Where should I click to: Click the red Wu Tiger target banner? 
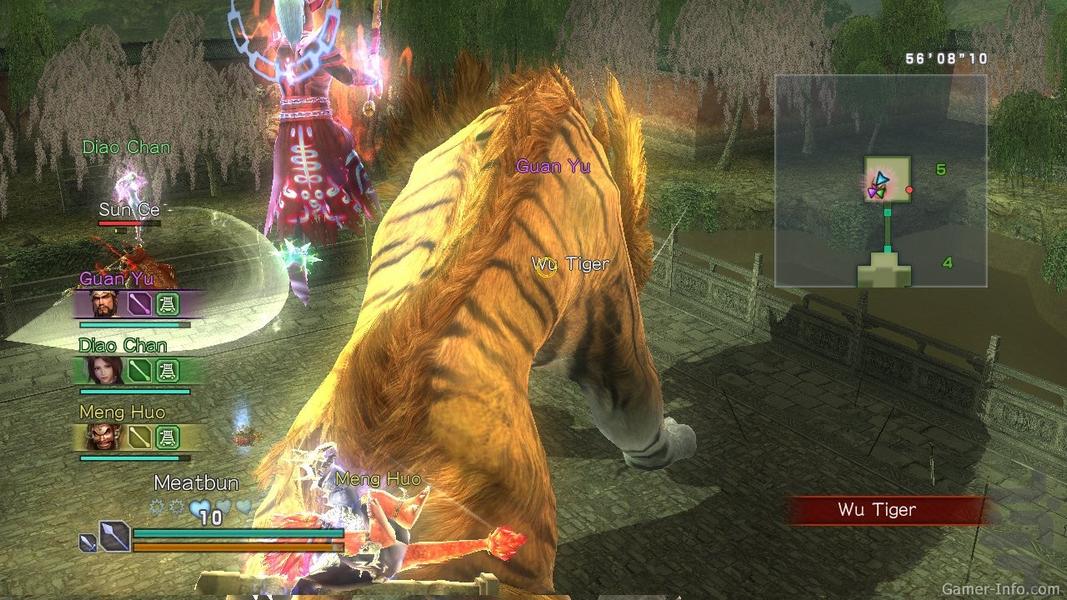[x=886, y=510]
